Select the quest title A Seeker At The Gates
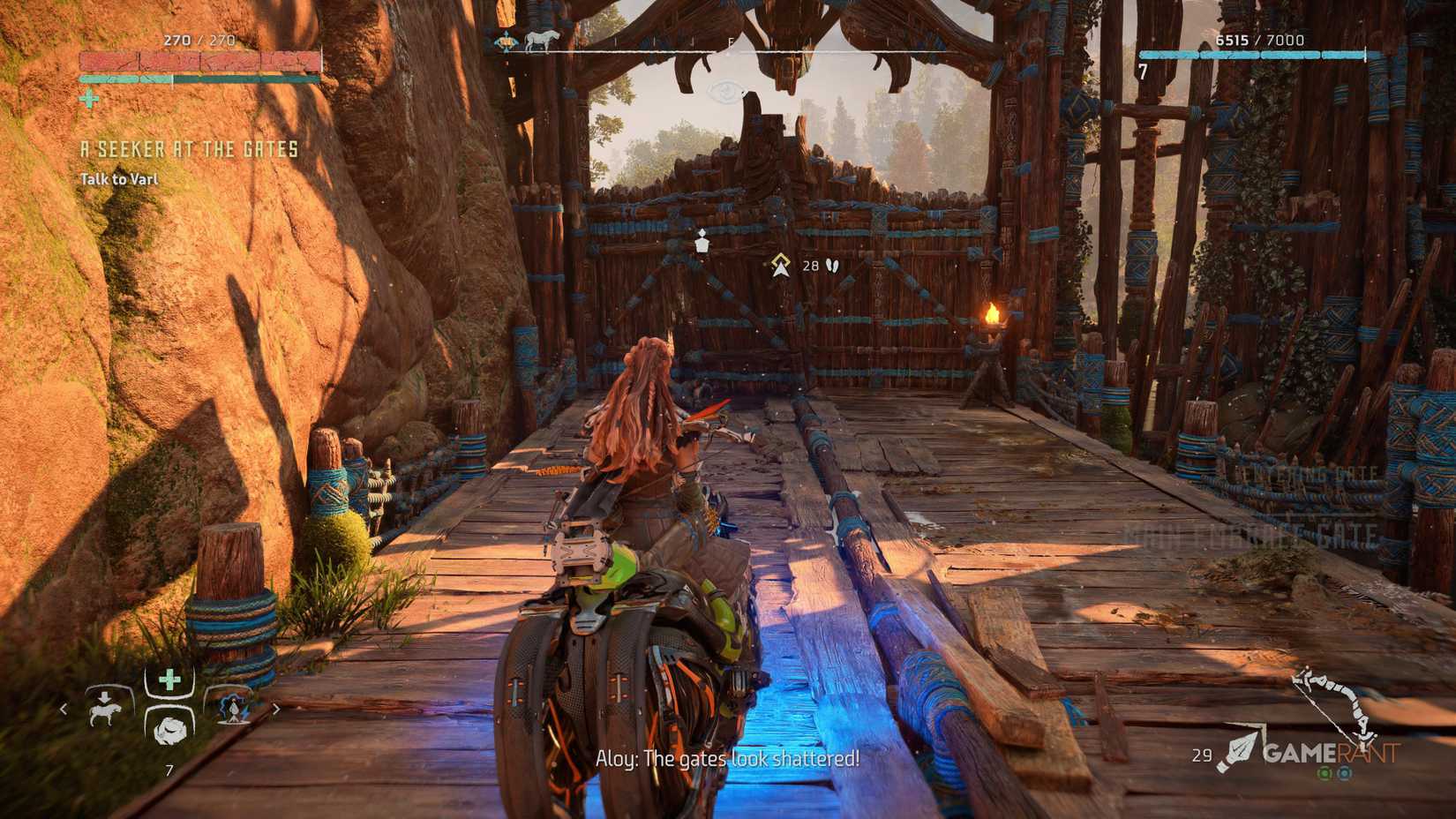Viewport: 1456px width, 819px height. pyautogui.click(x=190, y=150)
